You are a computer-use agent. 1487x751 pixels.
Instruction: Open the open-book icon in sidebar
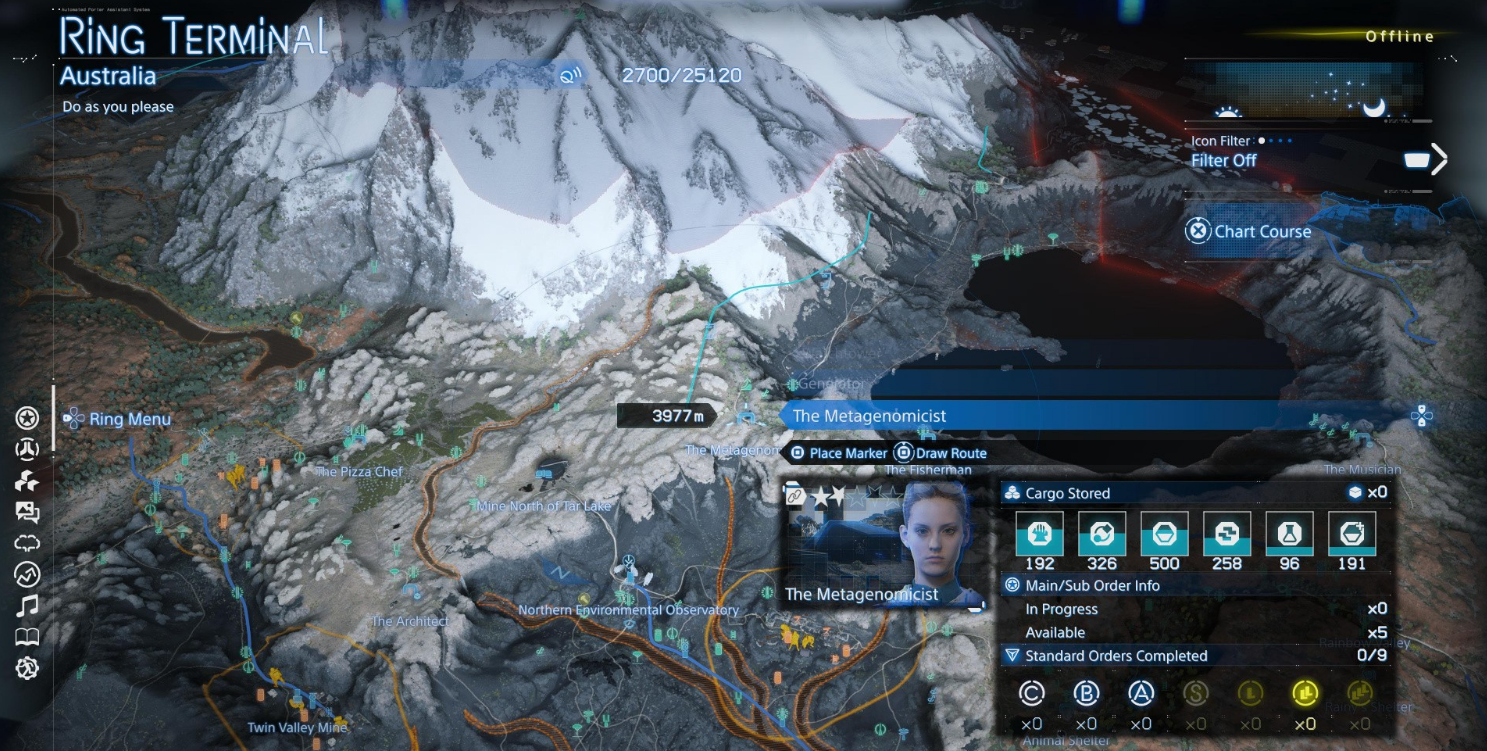(27, 637)
